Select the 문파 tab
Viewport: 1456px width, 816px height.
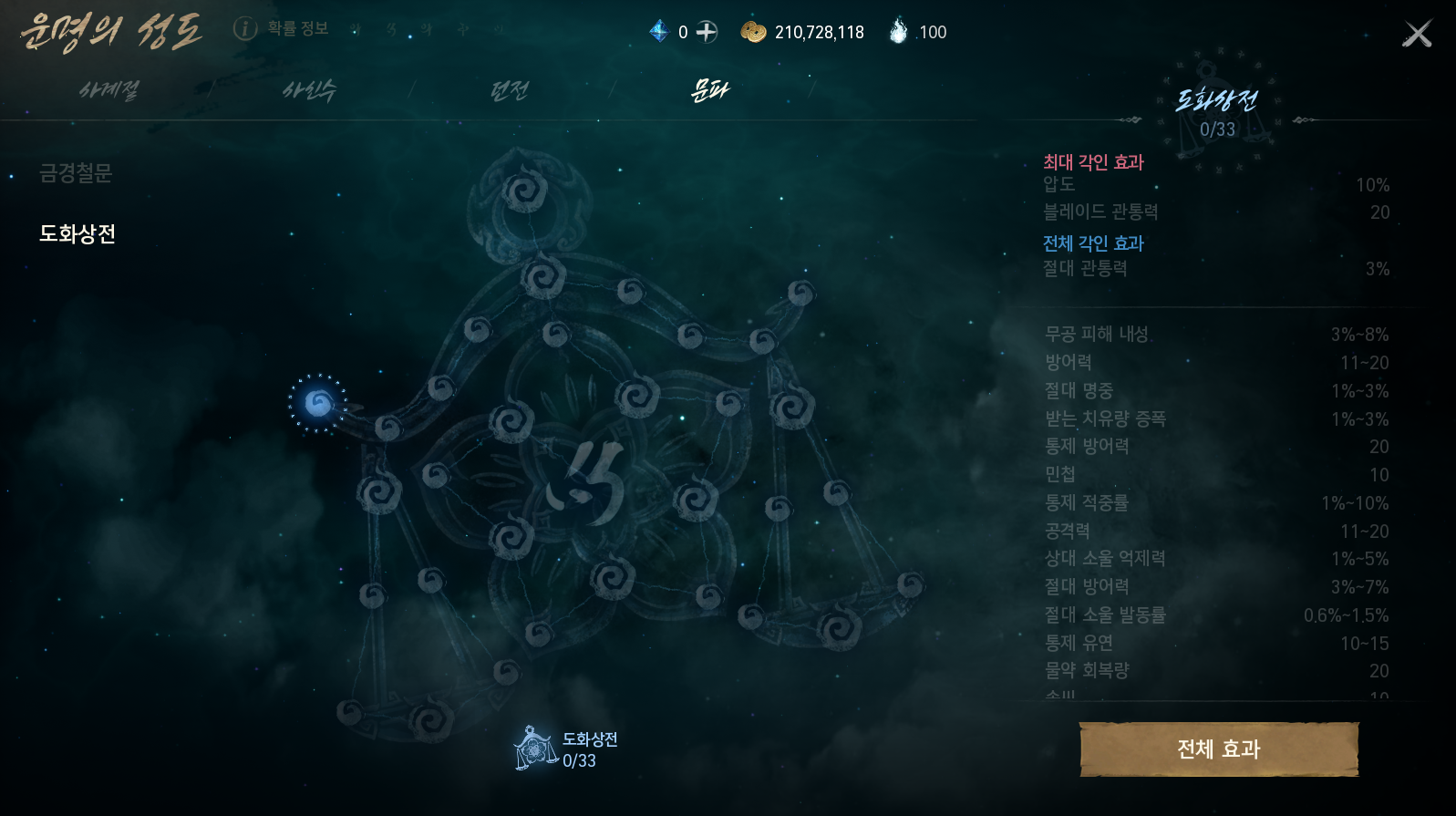point(710,90)
